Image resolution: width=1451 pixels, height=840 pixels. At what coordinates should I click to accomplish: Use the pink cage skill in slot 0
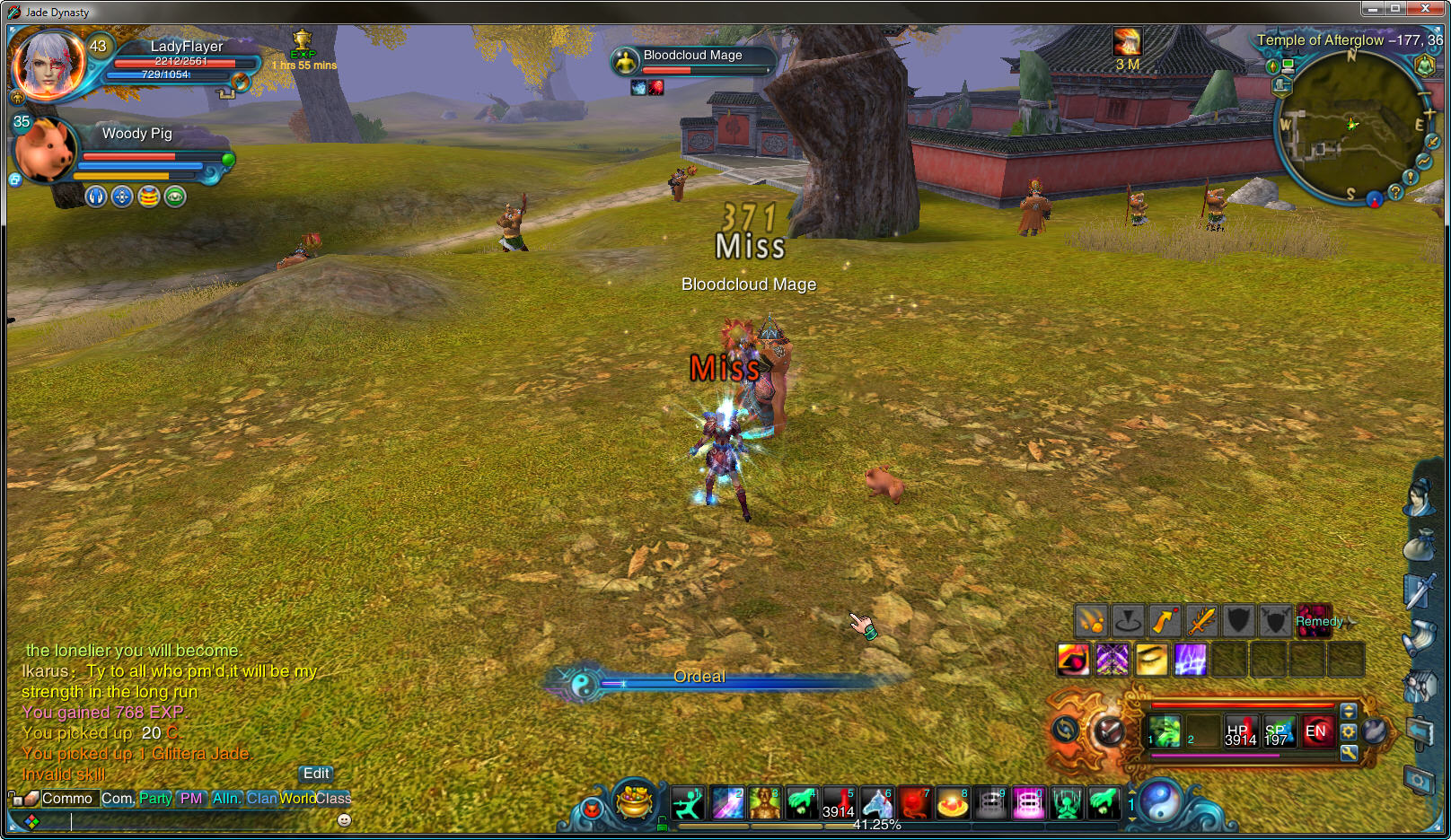[1028, 803]
